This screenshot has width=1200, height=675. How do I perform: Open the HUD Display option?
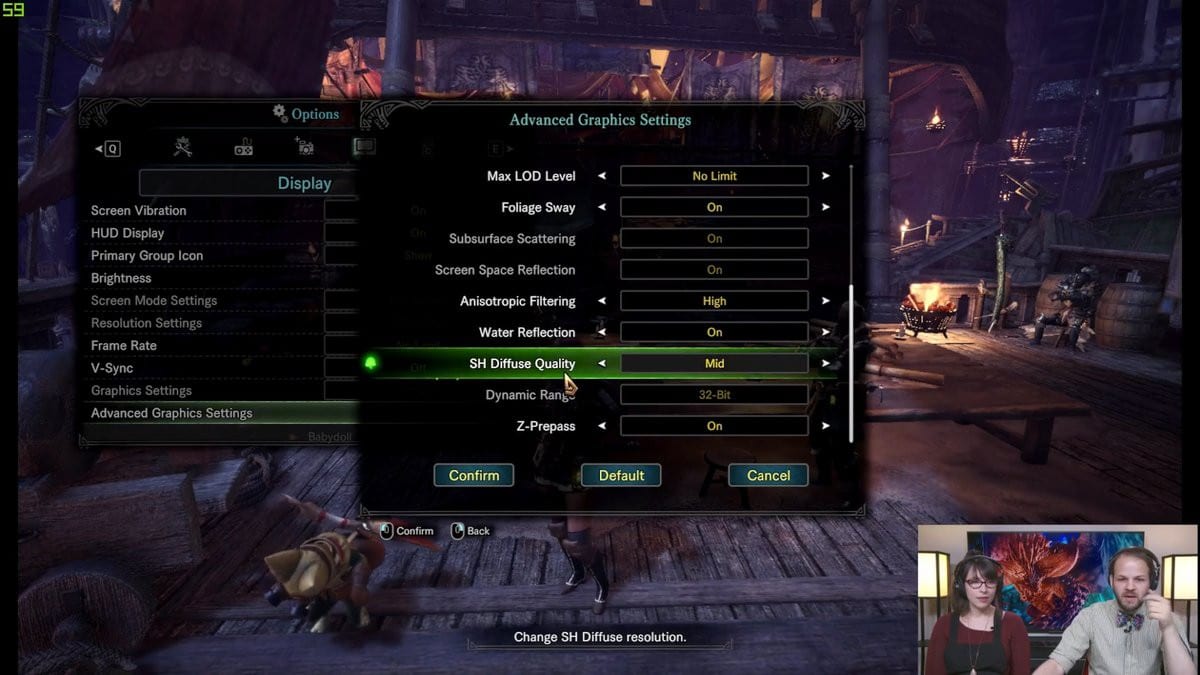(x=128, y=233)
